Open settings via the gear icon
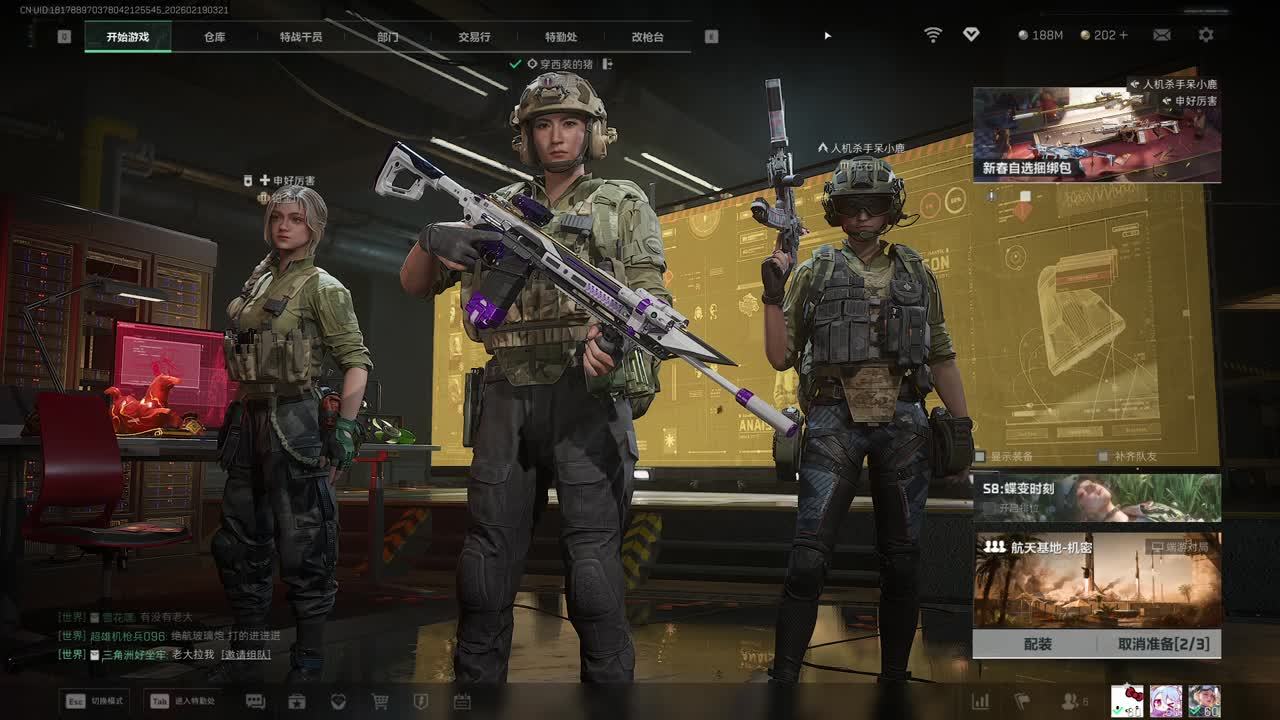 1206,35
